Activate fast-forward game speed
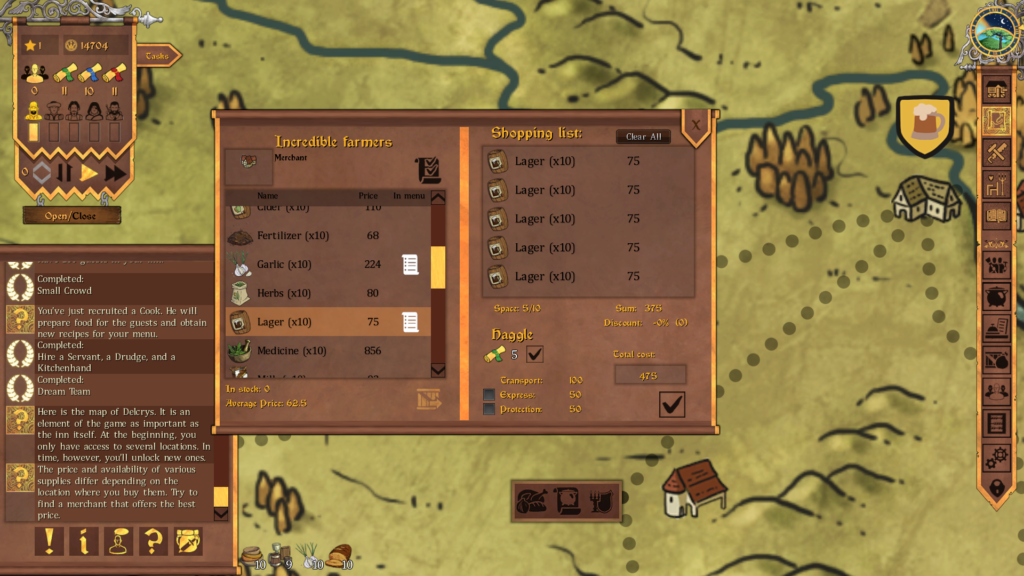This screenshot has width=1024, height=576. tap(115, 173)
